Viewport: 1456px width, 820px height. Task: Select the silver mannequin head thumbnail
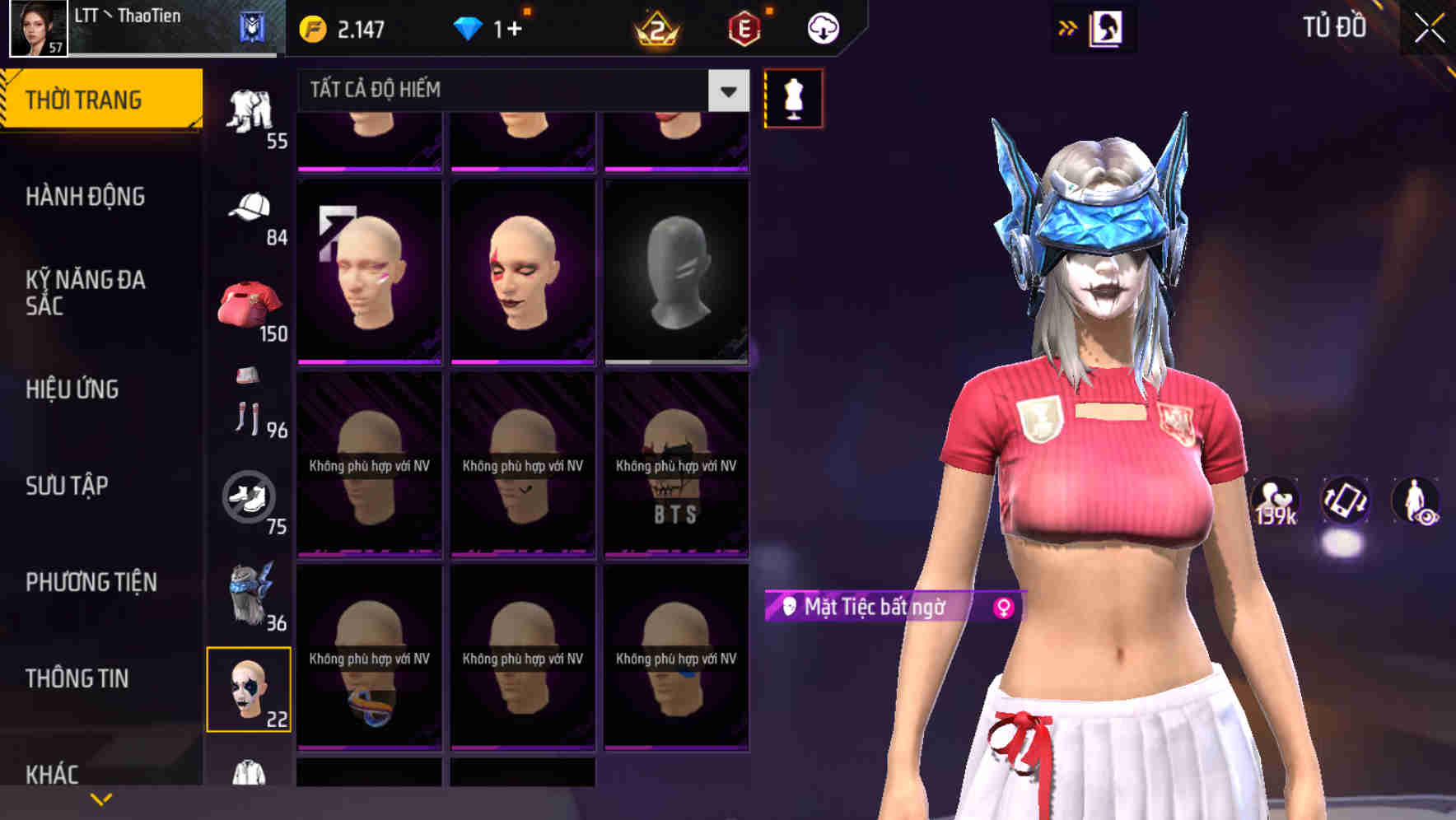(x=675, y=272)
